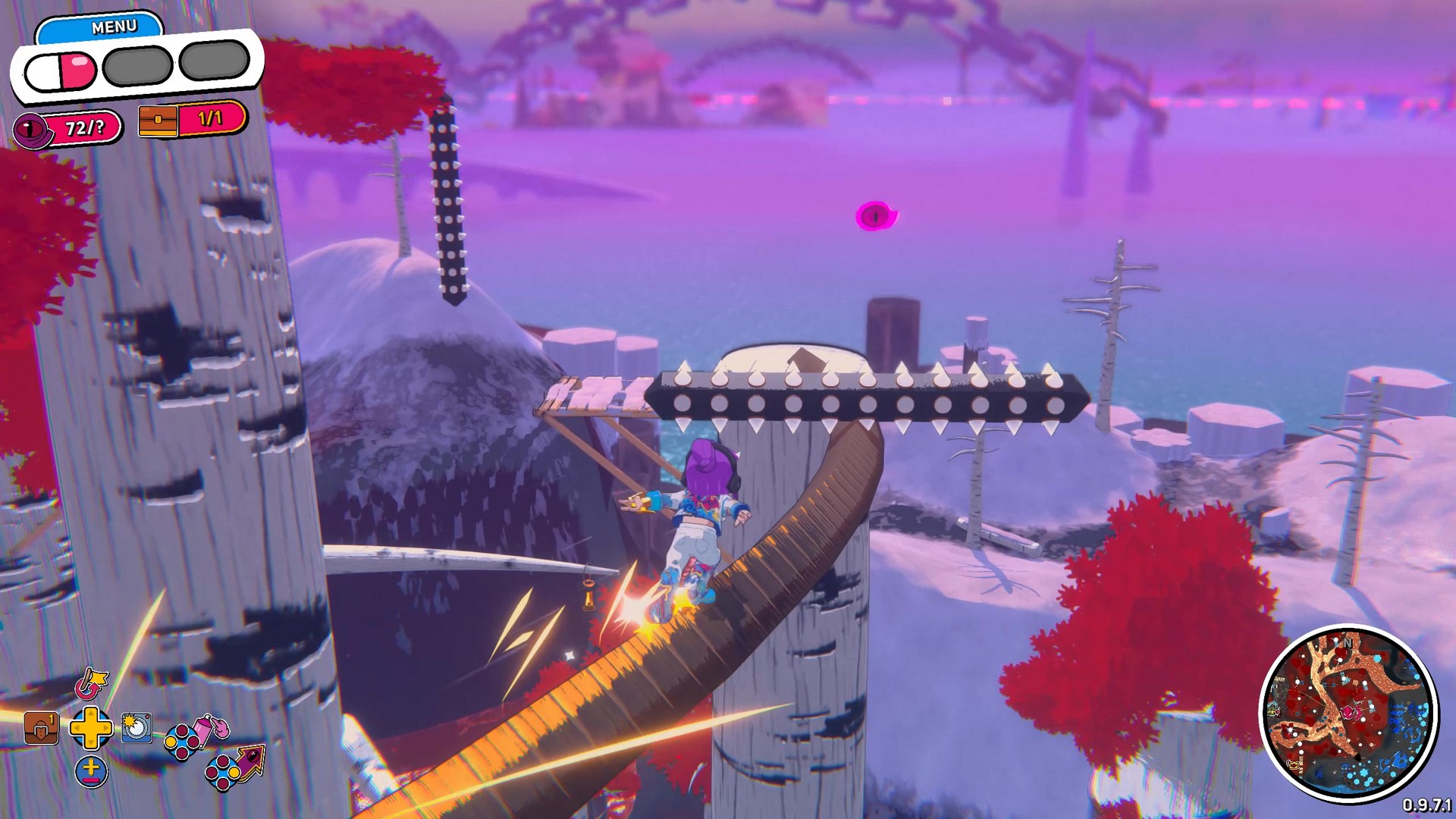Select the D-pad movement icon
The width and height of the screenshot is (1456, 819).
[90, 730]
